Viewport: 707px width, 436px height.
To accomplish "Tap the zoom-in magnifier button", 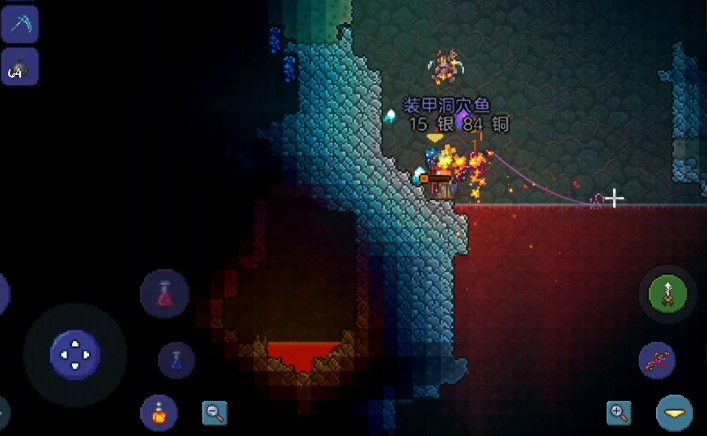I will 619,412.
